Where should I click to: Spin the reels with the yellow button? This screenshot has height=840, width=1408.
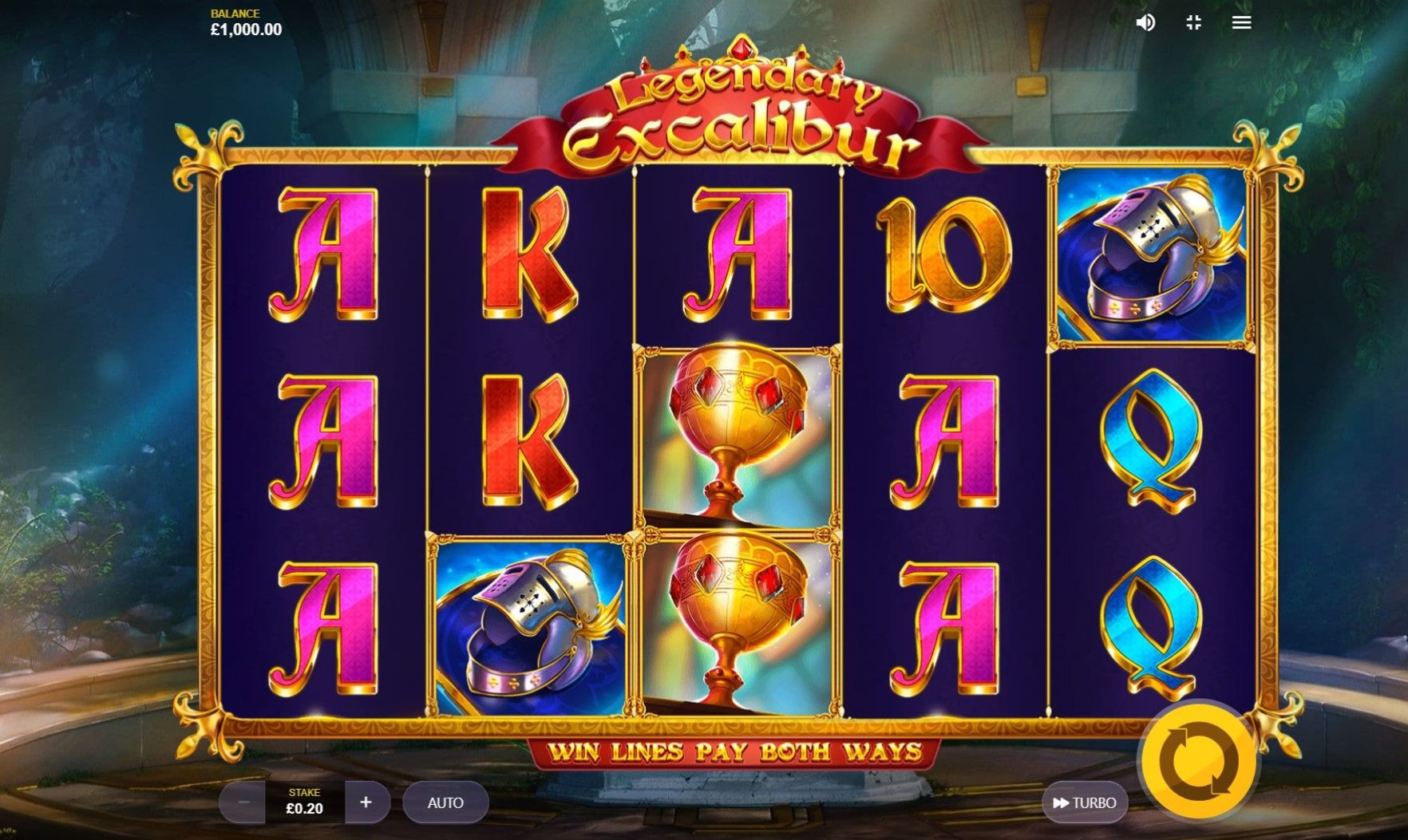pos(1199,760)
